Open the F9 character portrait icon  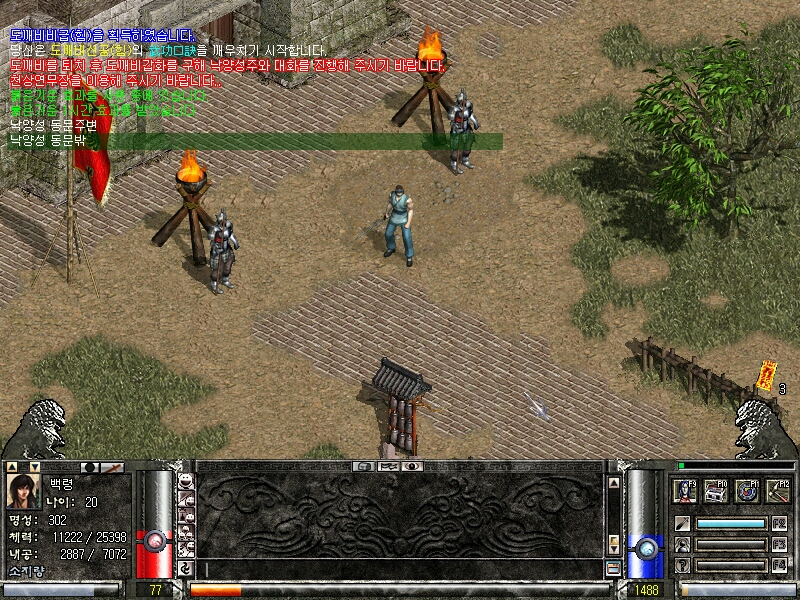[x=687, y=490]
